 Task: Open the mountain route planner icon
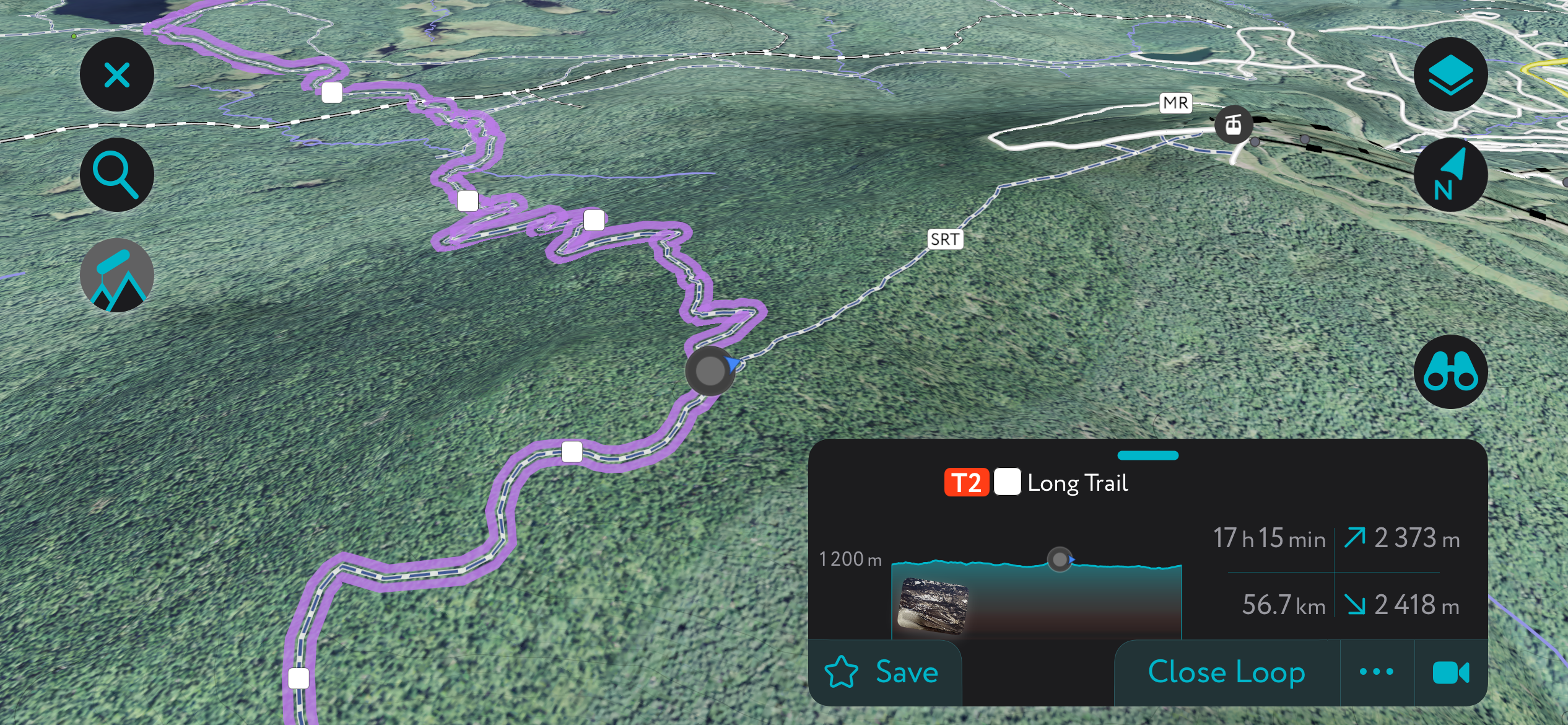(117, 276)
